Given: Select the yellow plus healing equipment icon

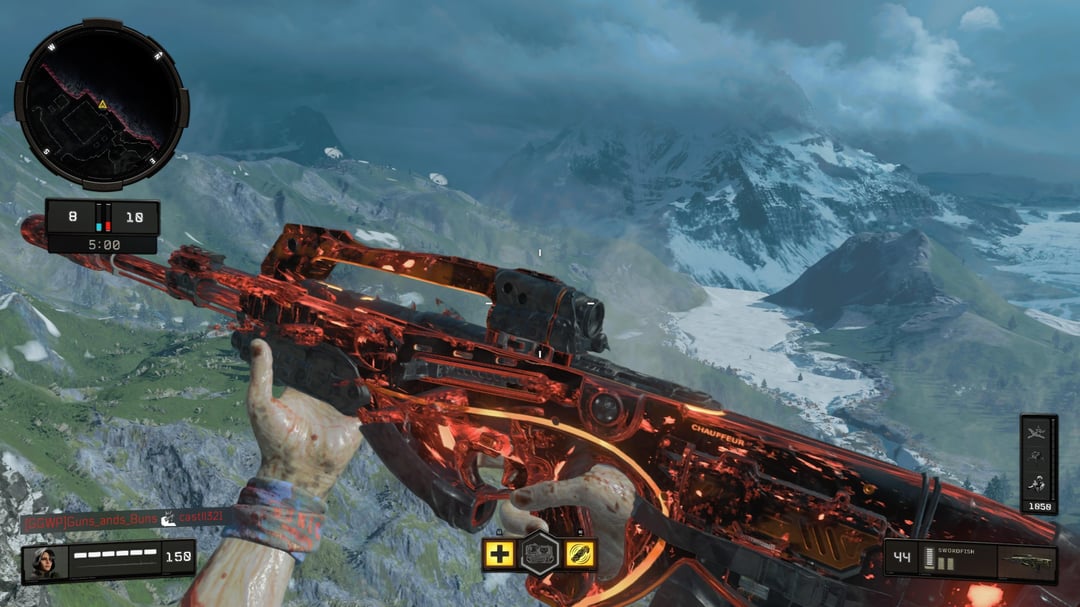Looking at the screenshot, I should click(498, 554).
